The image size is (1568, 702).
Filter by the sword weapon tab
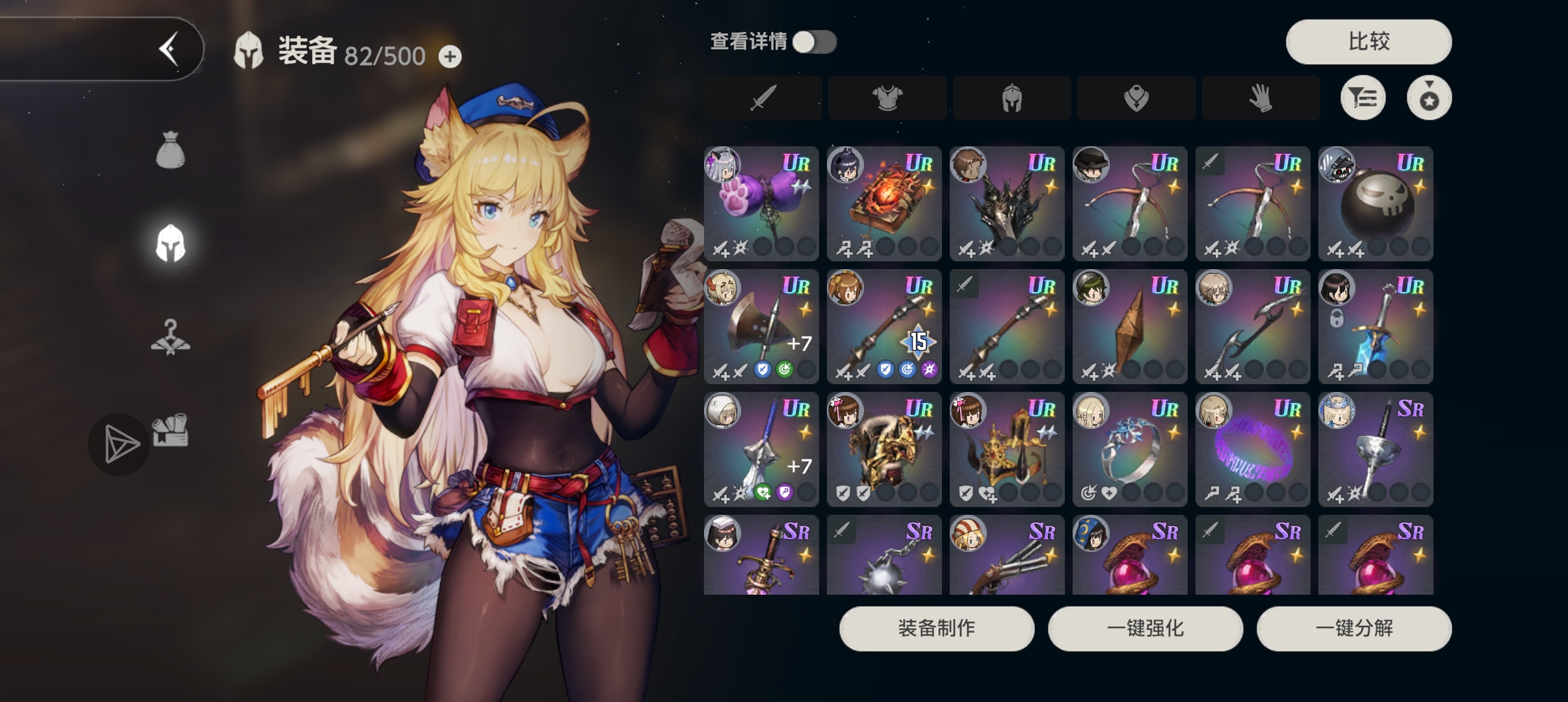[x=763, y=98]
